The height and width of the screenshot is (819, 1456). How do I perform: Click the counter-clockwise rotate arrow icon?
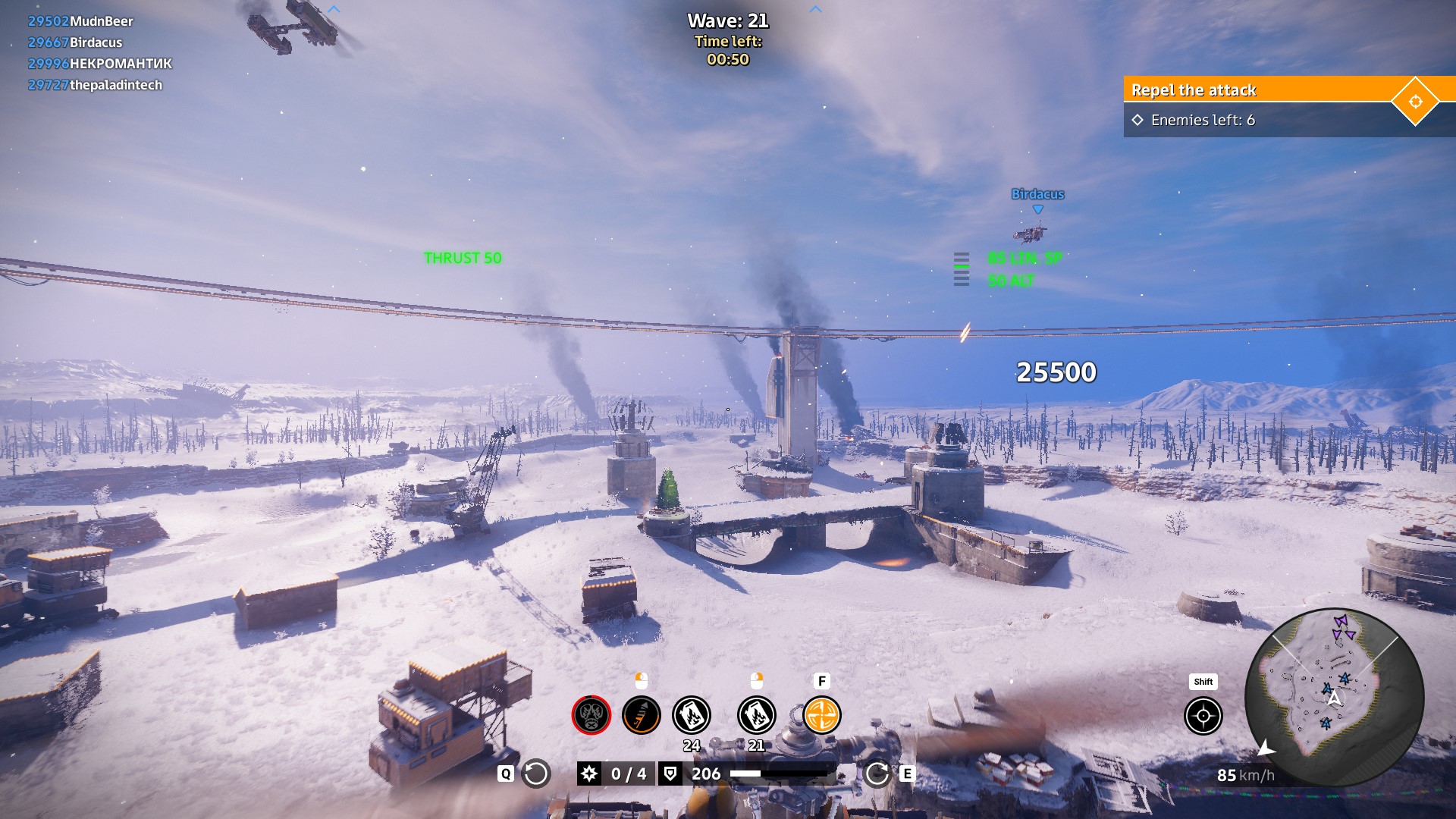click(535, 773)
